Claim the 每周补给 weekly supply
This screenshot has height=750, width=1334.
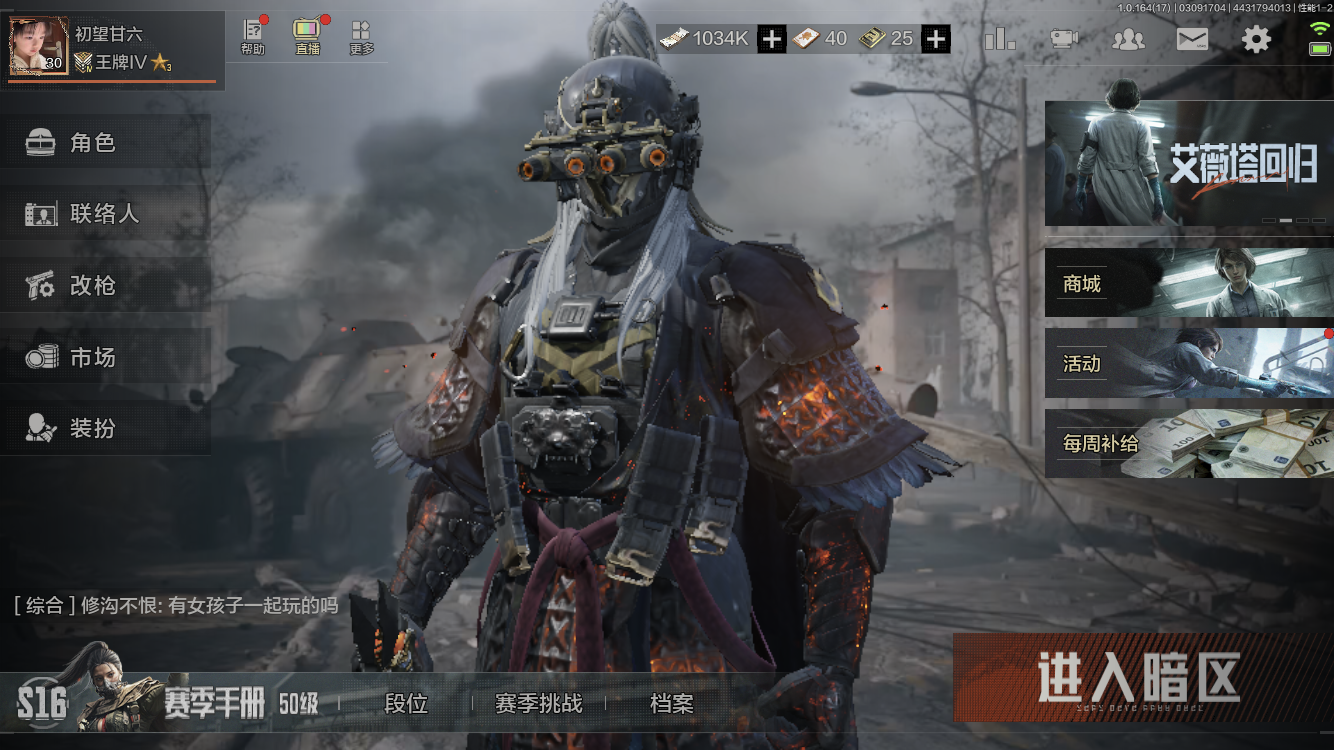pyautogui.click(x=1188, y=443)
